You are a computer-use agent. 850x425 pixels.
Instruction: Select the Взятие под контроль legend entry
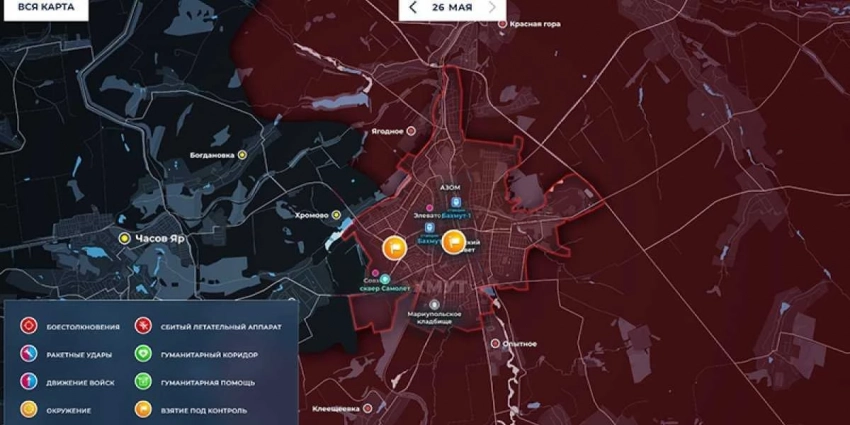click(x=144, y=409)
